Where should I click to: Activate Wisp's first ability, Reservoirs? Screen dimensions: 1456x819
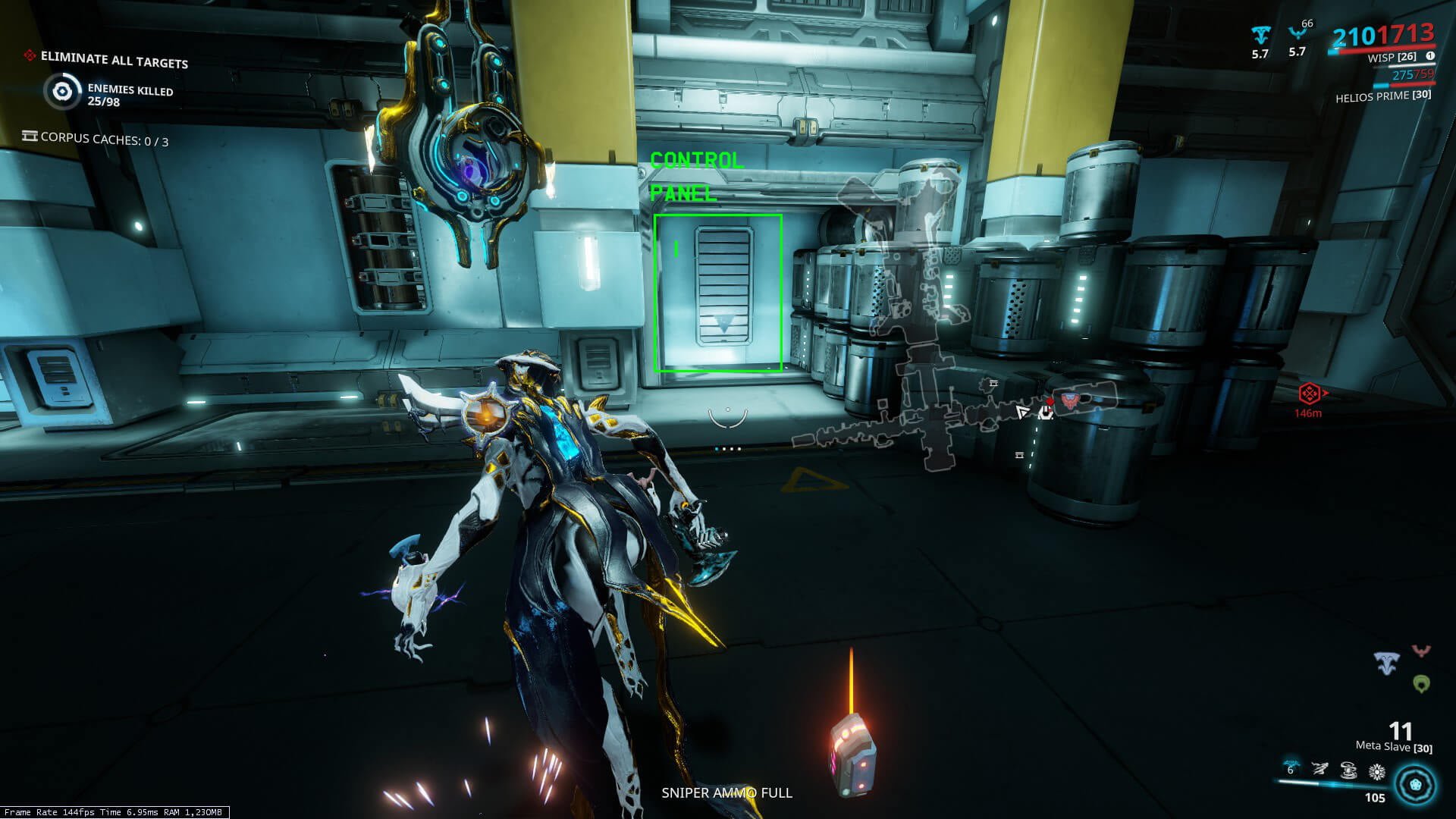[x=1291, y=769]
